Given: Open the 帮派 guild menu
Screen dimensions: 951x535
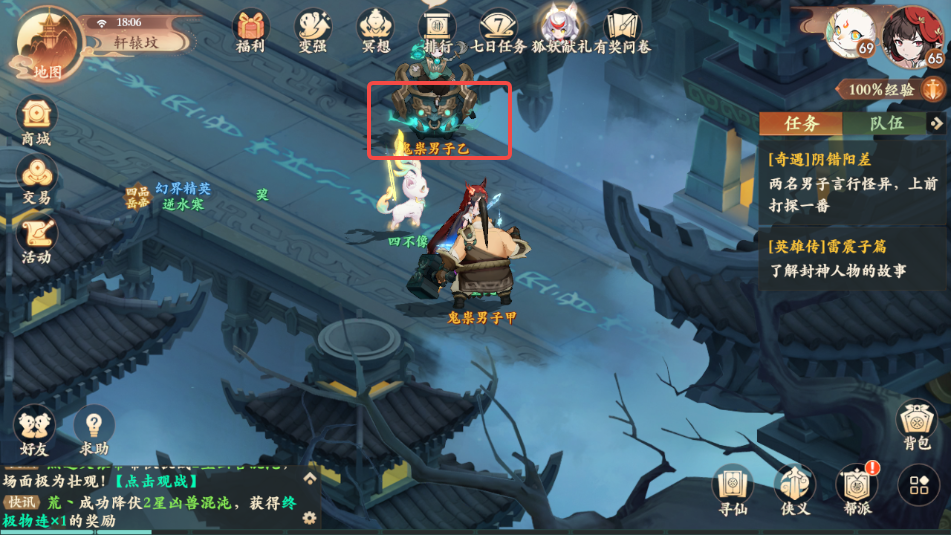Looking at the screenshot, I should [x=855, y=488].
